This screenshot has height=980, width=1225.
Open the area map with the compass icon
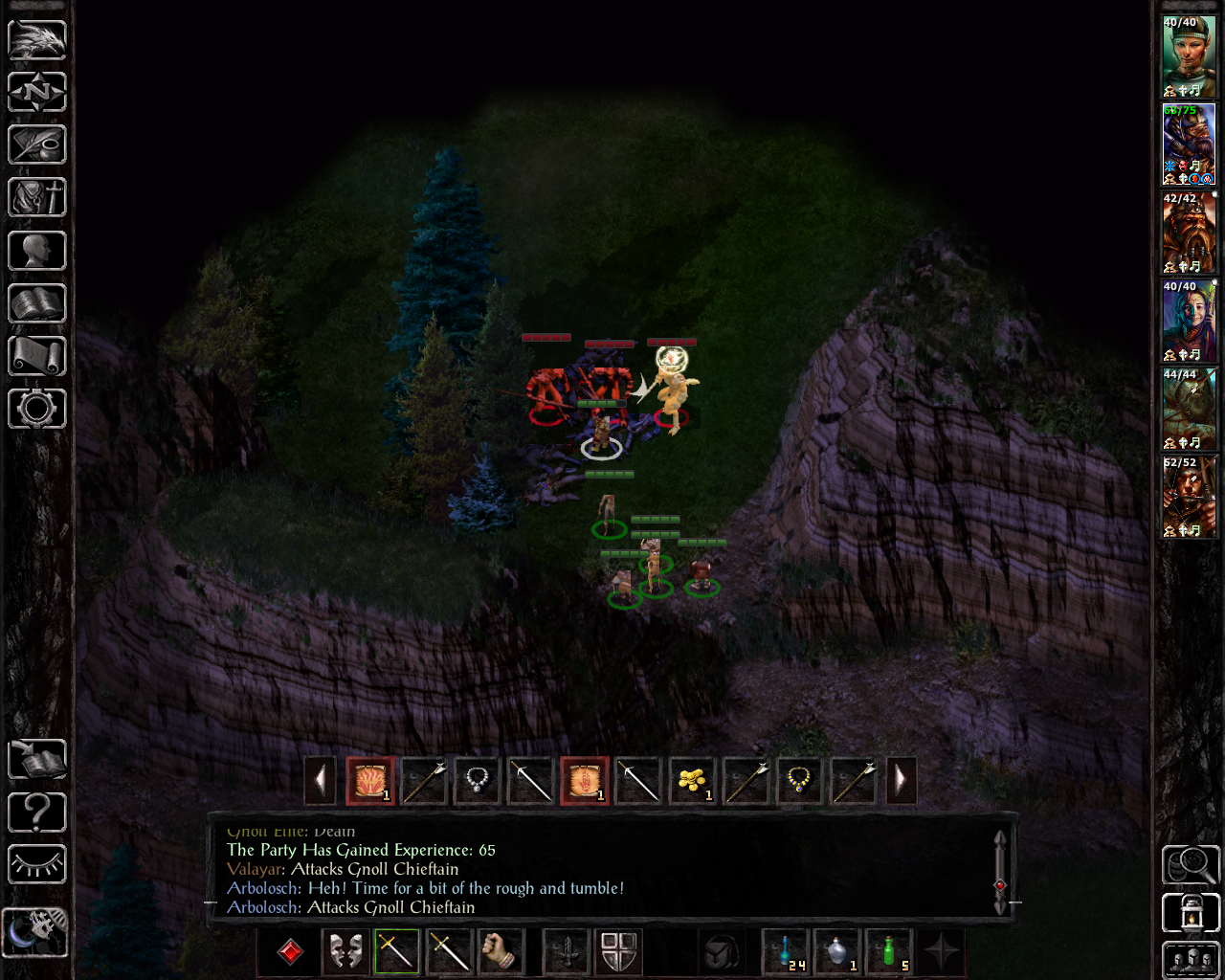tap(37, 93)
